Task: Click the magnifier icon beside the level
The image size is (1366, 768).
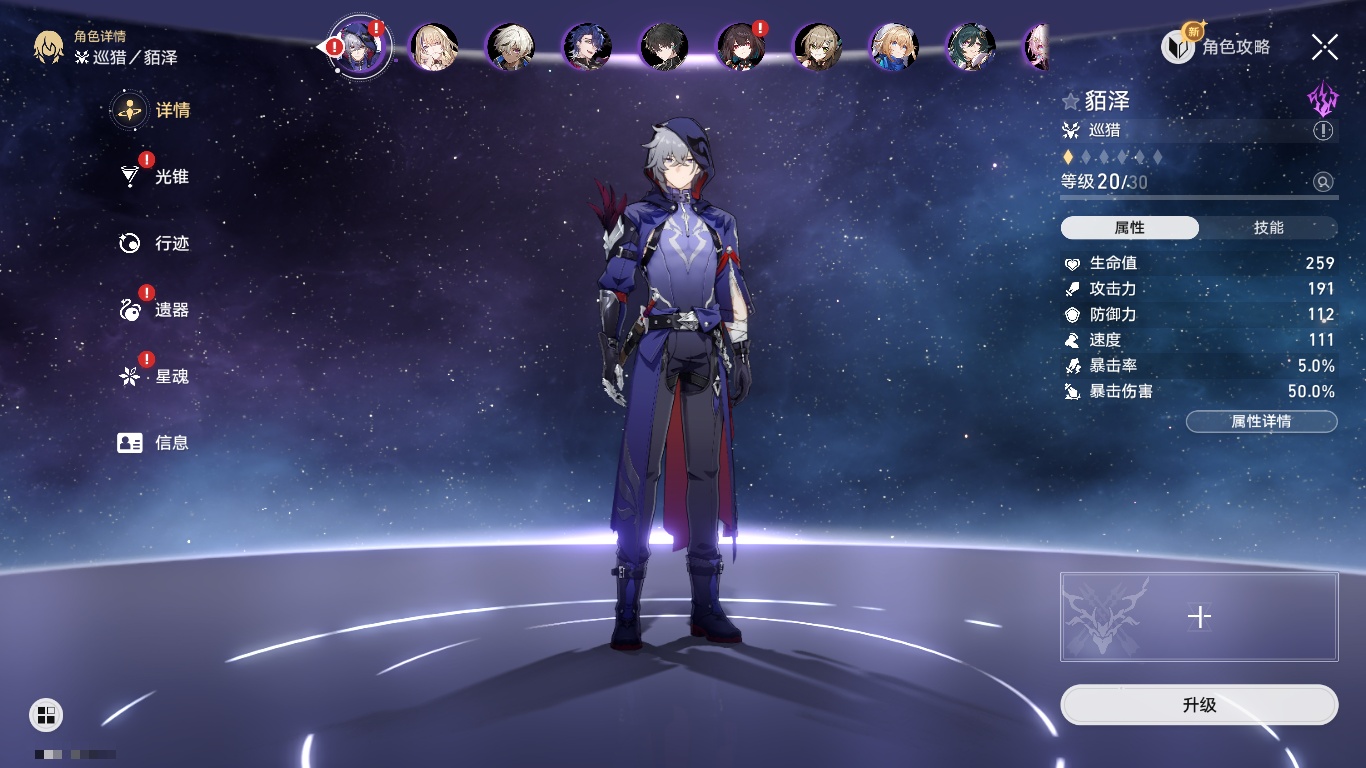Action: pyautogui.click(x=1323, y=182)
